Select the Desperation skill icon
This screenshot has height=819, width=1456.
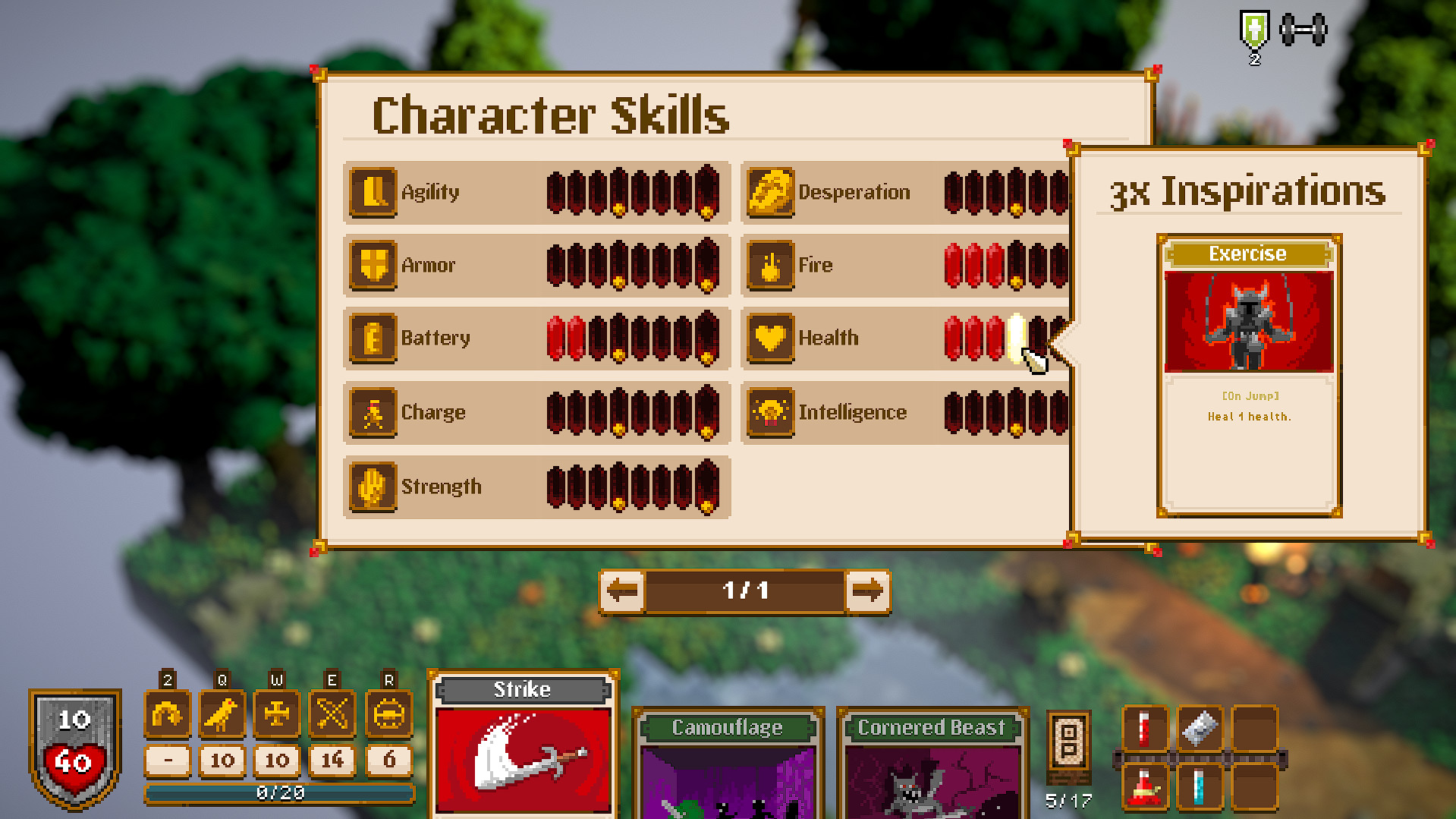point(770,192)
